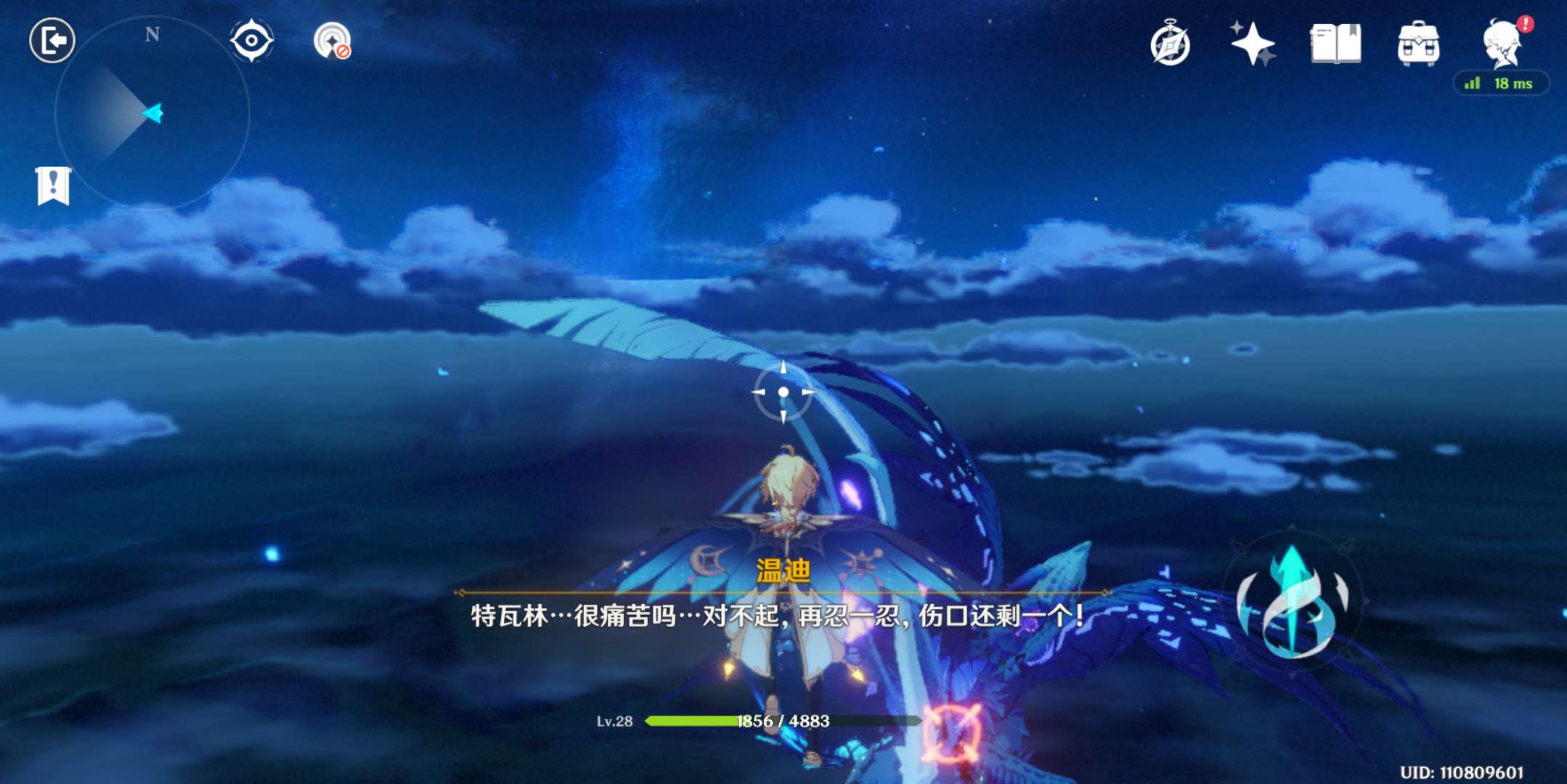The width and height of the screenshot is (1567, 784).
Task: Open the Adventurer Handbook book icon
Action: [1336, 45]
